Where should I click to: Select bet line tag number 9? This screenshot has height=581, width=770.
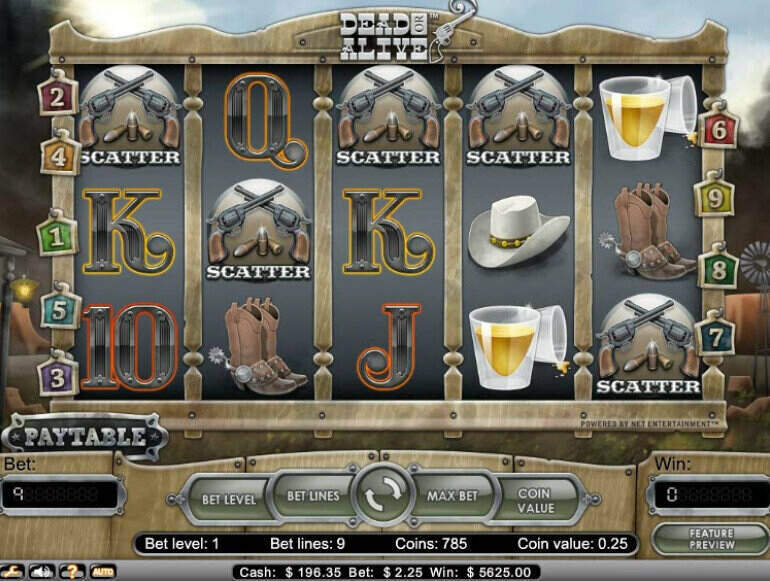pyautogui.click(x=714, y=198)
